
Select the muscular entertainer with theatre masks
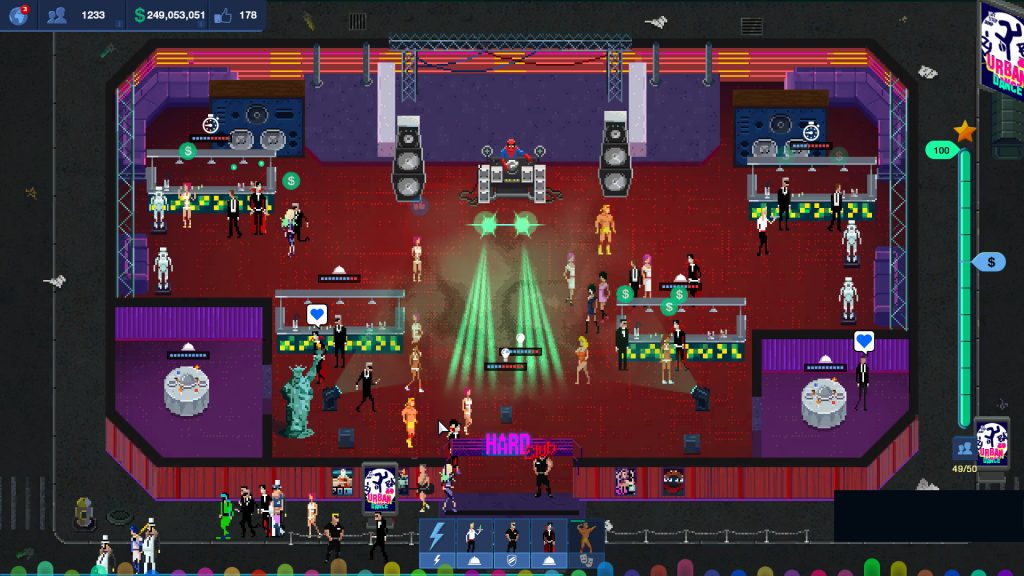click(x=584, y=539)
